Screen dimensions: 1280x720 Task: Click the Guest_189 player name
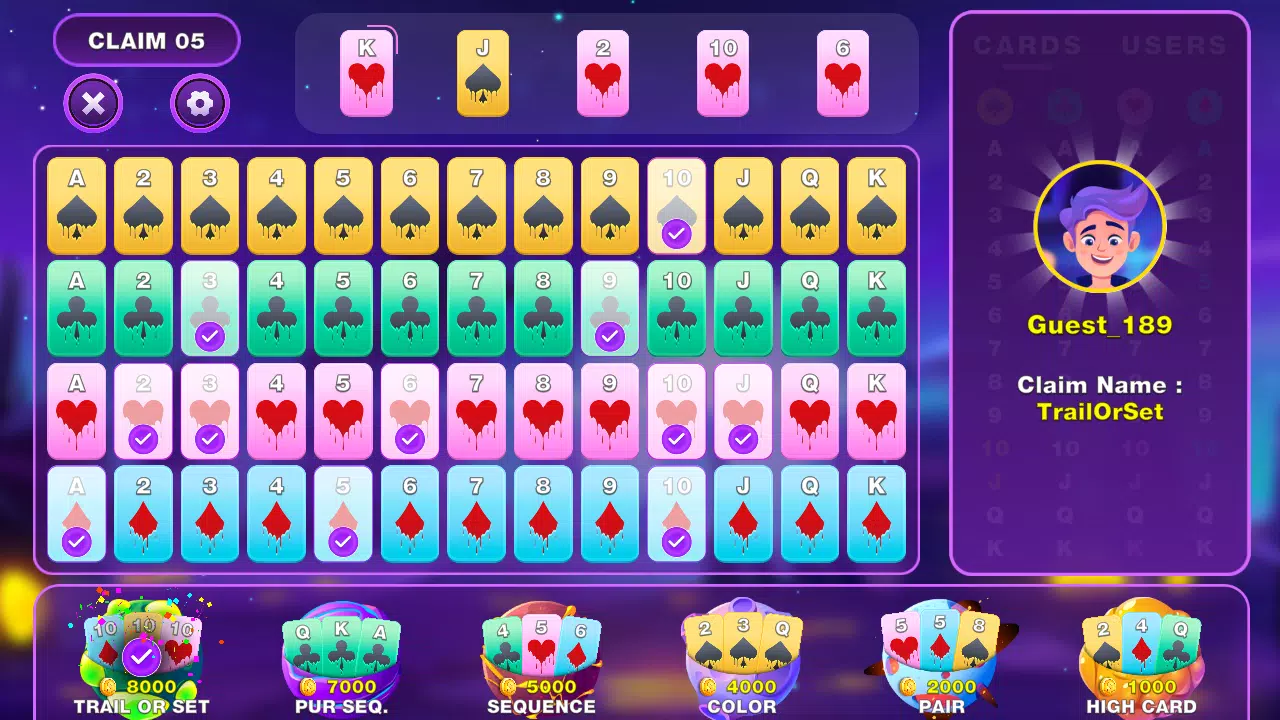tap(1099, 323)
